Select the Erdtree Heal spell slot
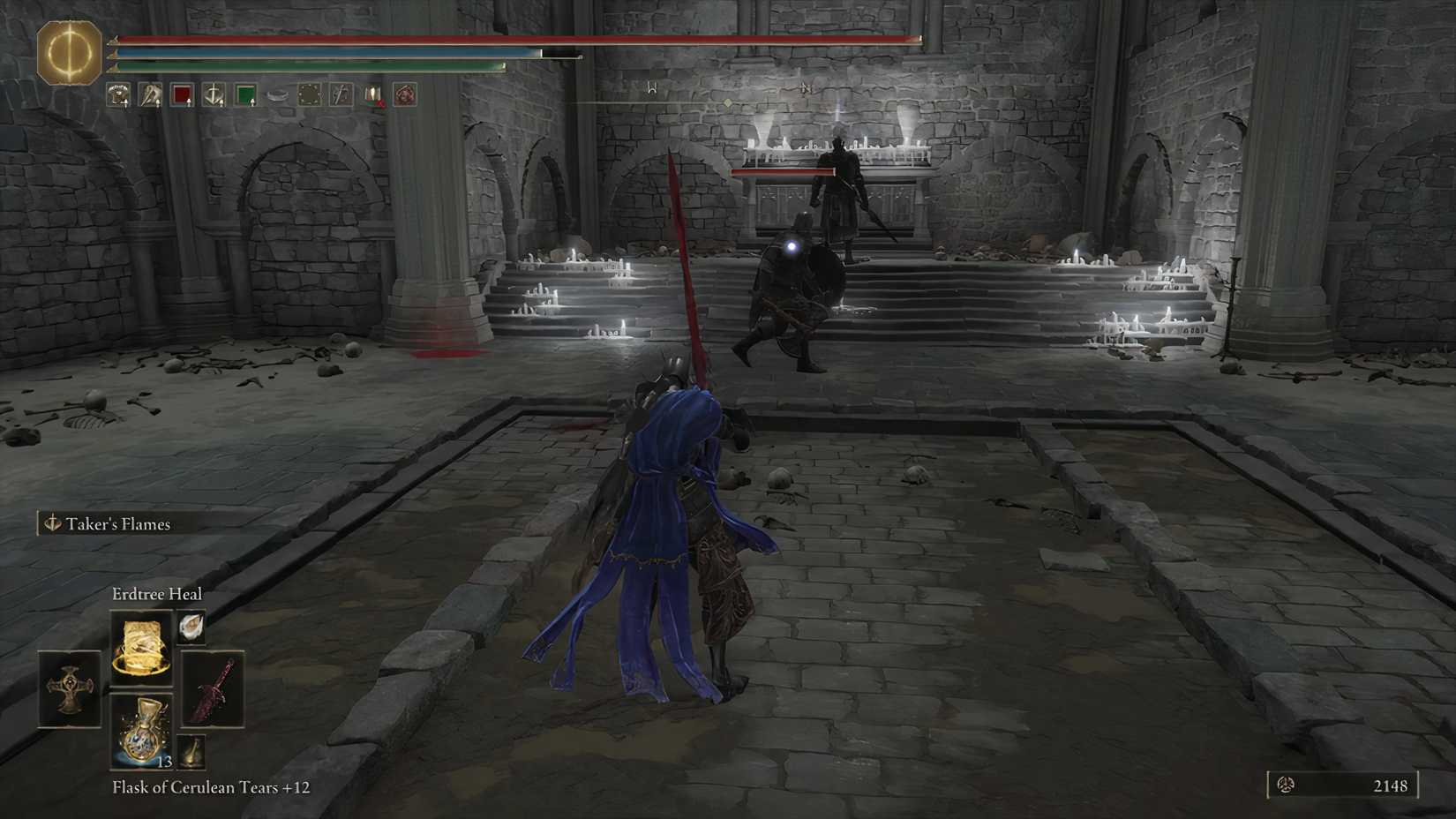This screenshot has height=819, width=1456. click(142, 649)
